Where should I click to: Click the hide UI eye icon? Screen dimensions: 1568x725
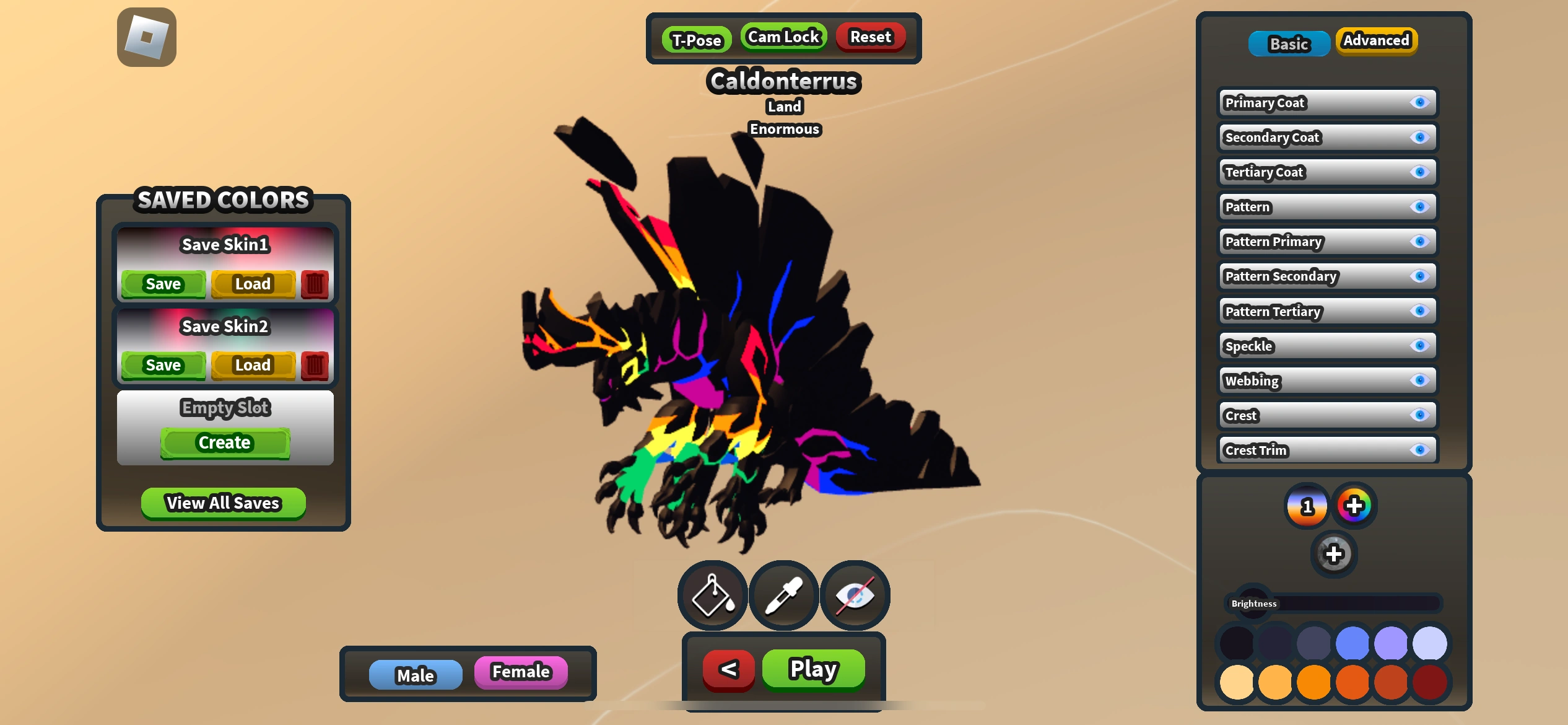(853, 594)
